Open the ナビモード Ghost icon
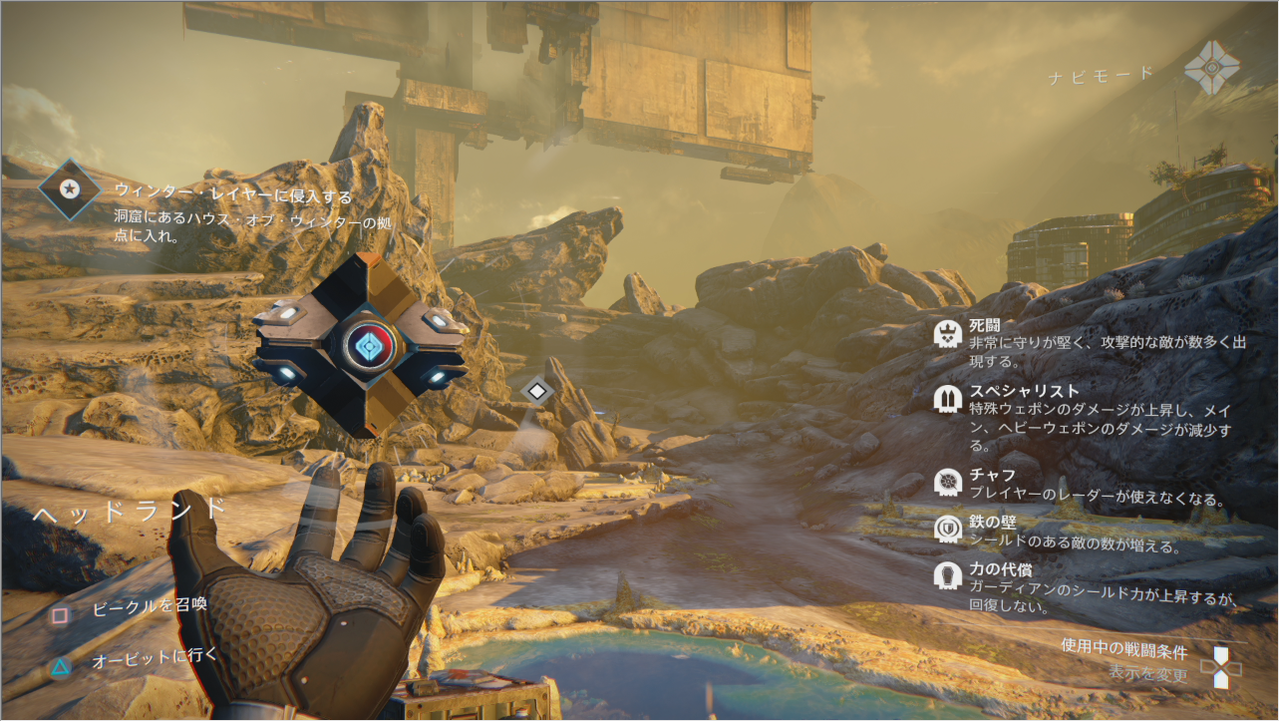This screenshot has height=722, width=1280. [1212, 68]
